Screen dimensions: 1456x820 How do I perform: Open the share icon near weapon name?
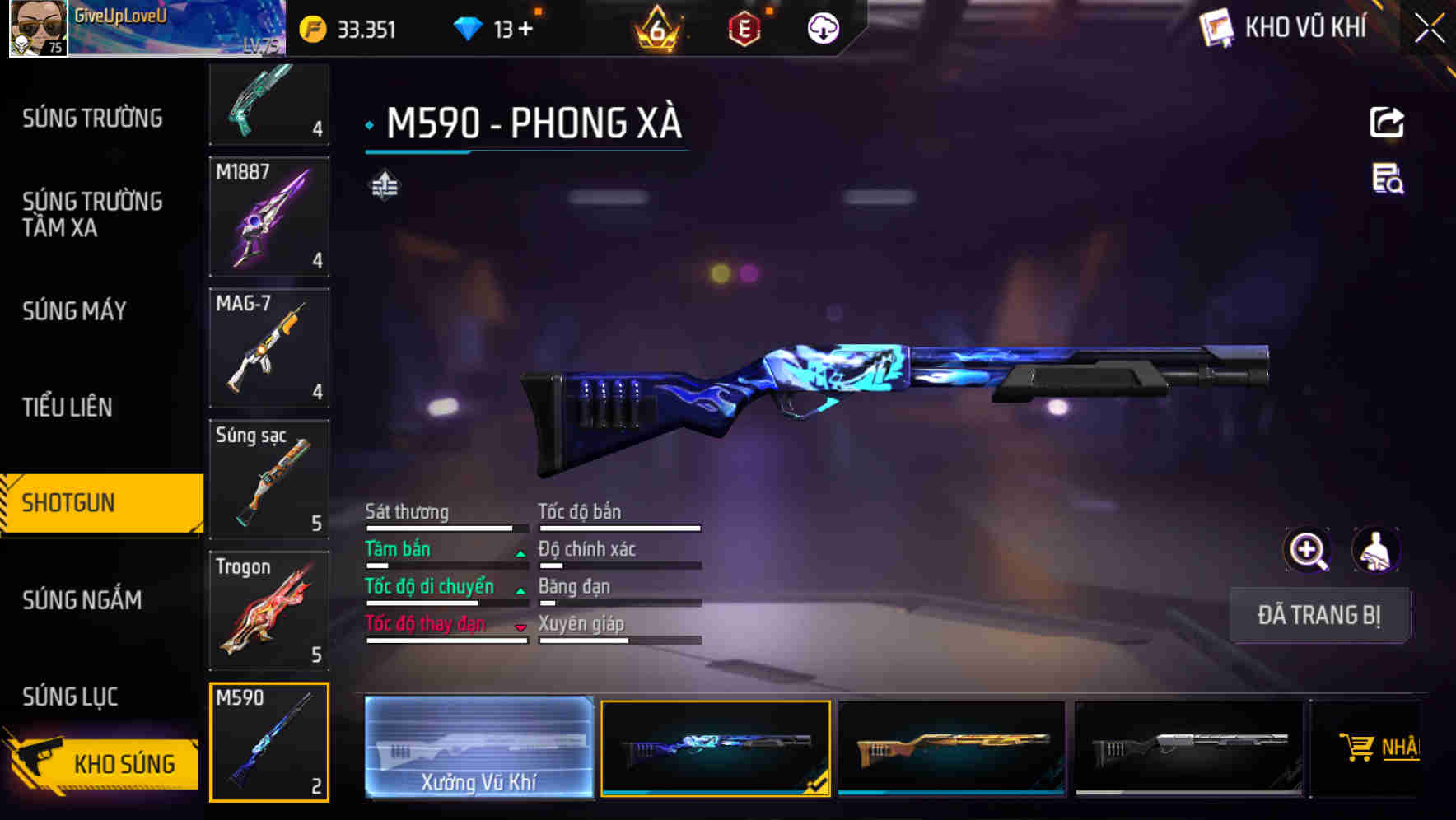pos(1387,122)
